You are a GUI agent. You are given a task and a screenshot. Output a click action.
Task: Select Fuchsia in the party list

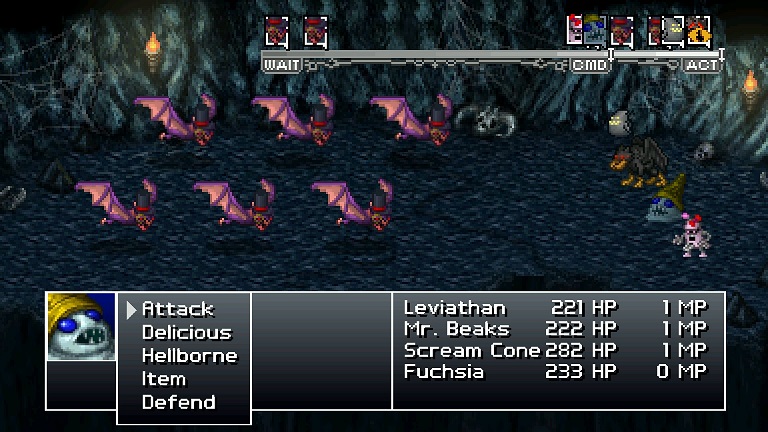(444, 371)
